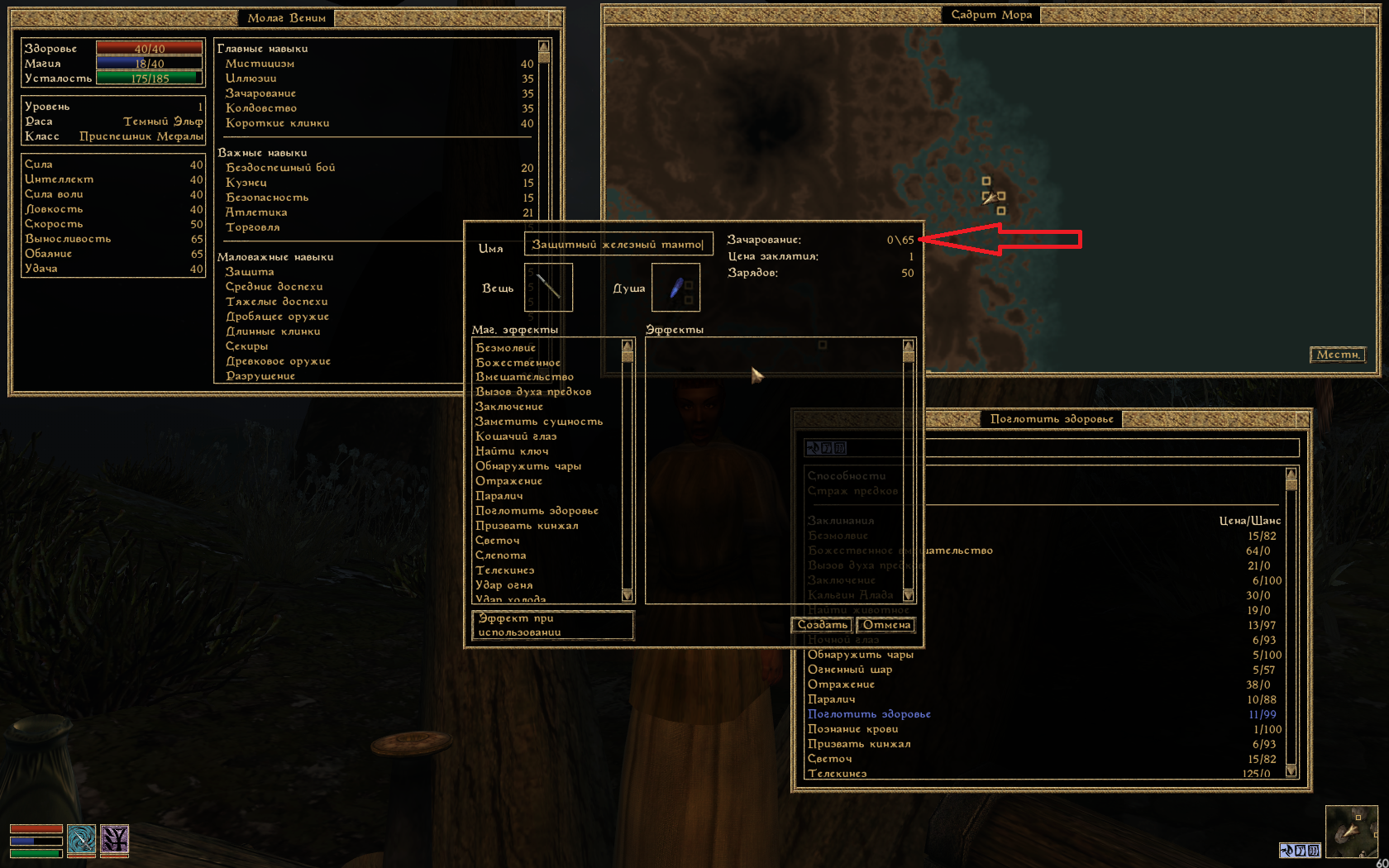Select Телекинез in the effects list
This screenshot has height=868, width=1389.
click(x=504, y=570)
